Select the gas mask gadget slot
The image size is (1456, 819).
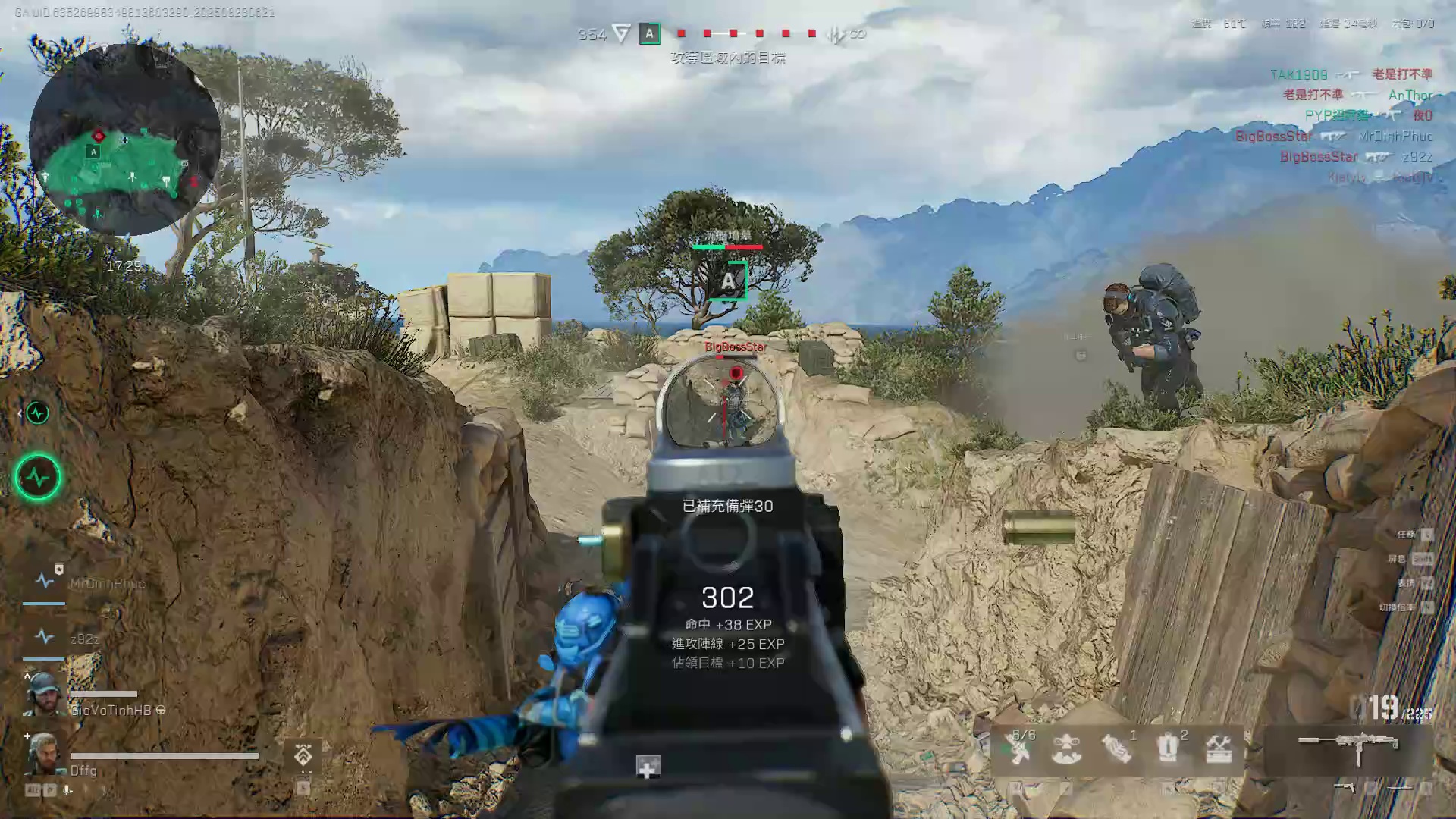click(1066, 749)
